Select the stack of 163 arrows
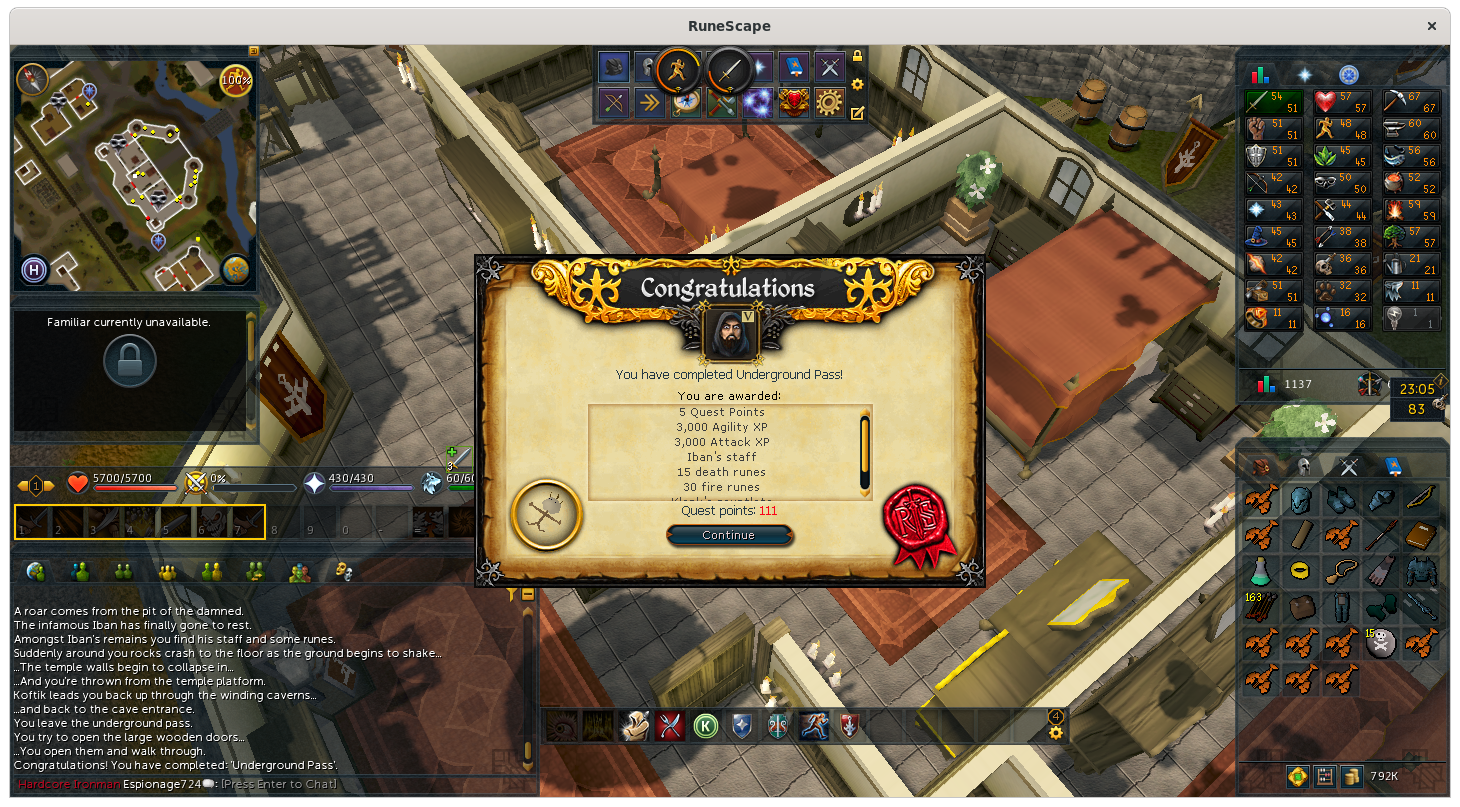Viewport: 1460px width, 807px height. [x=1260, y=607]
